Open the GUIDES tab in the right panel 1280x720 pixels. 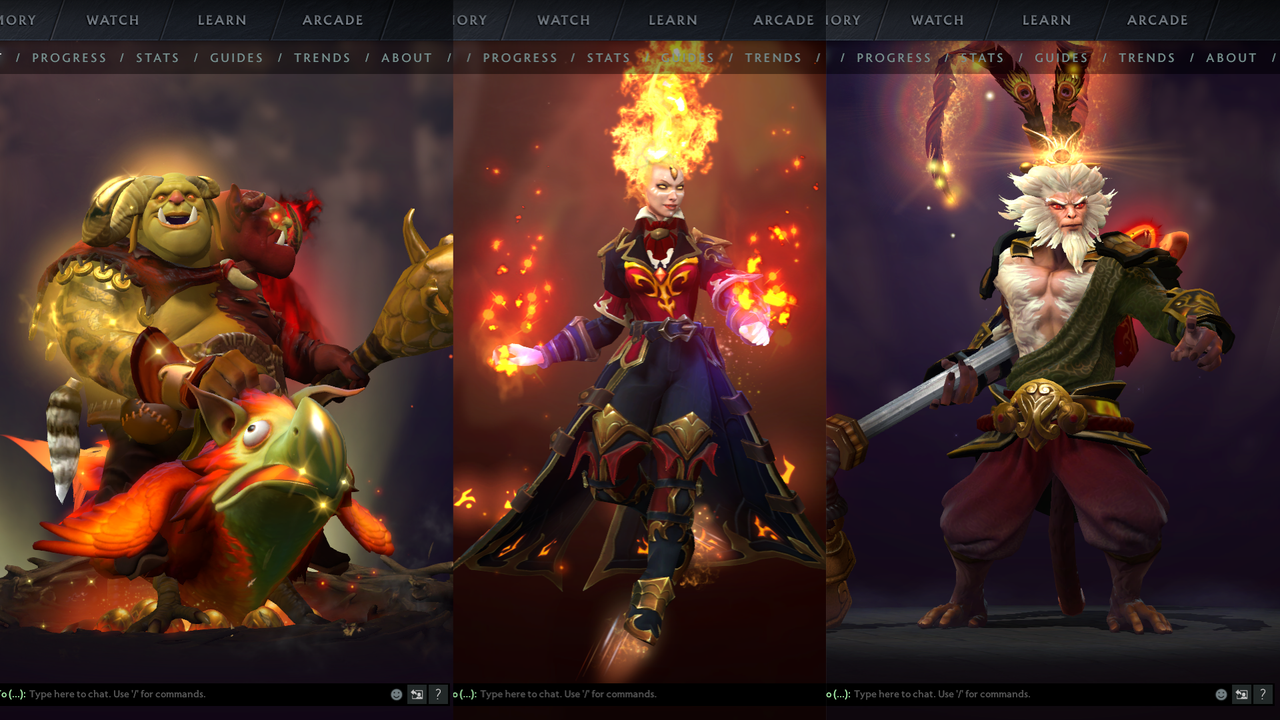tap(1061, 57)
